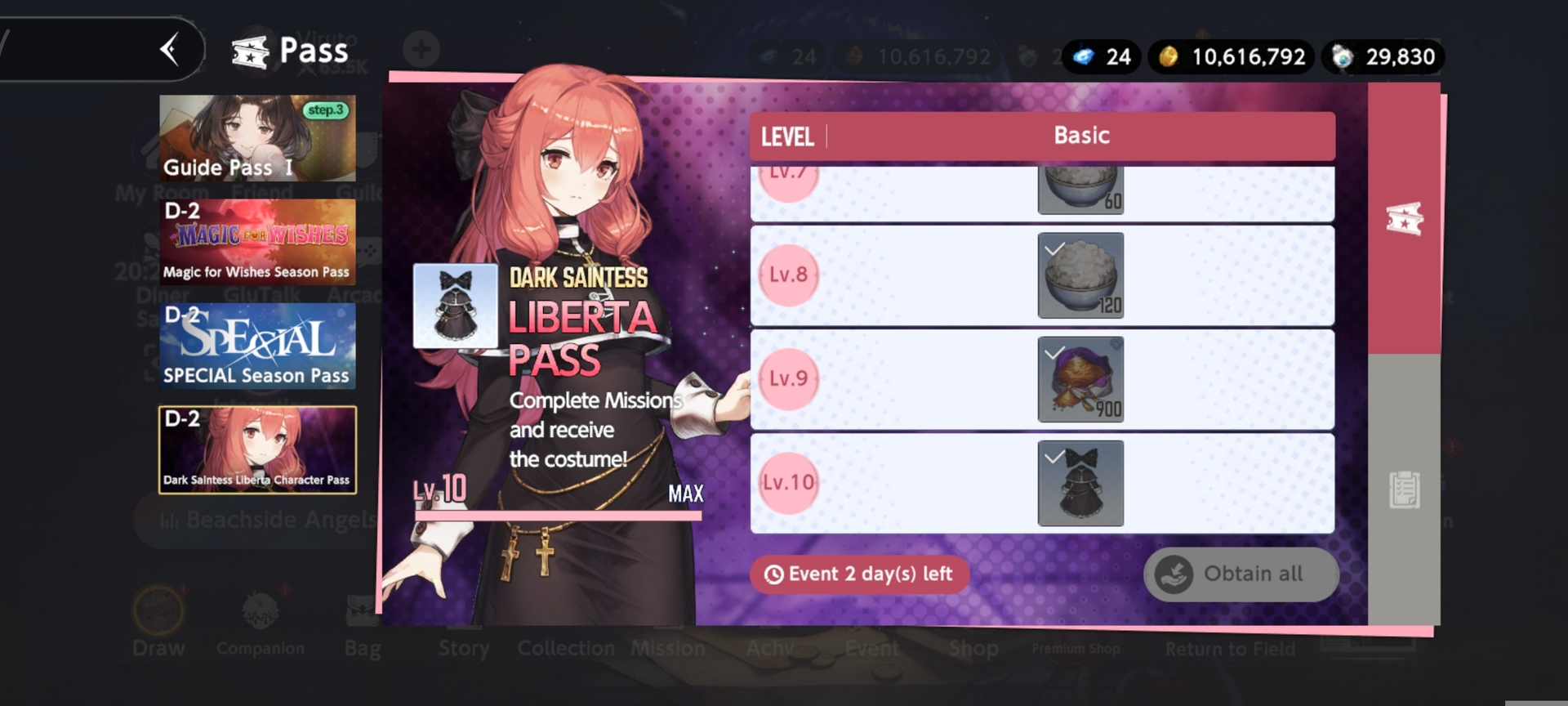
Task: Open the Guide Pass I banner
Action: (x=257, y=137)
